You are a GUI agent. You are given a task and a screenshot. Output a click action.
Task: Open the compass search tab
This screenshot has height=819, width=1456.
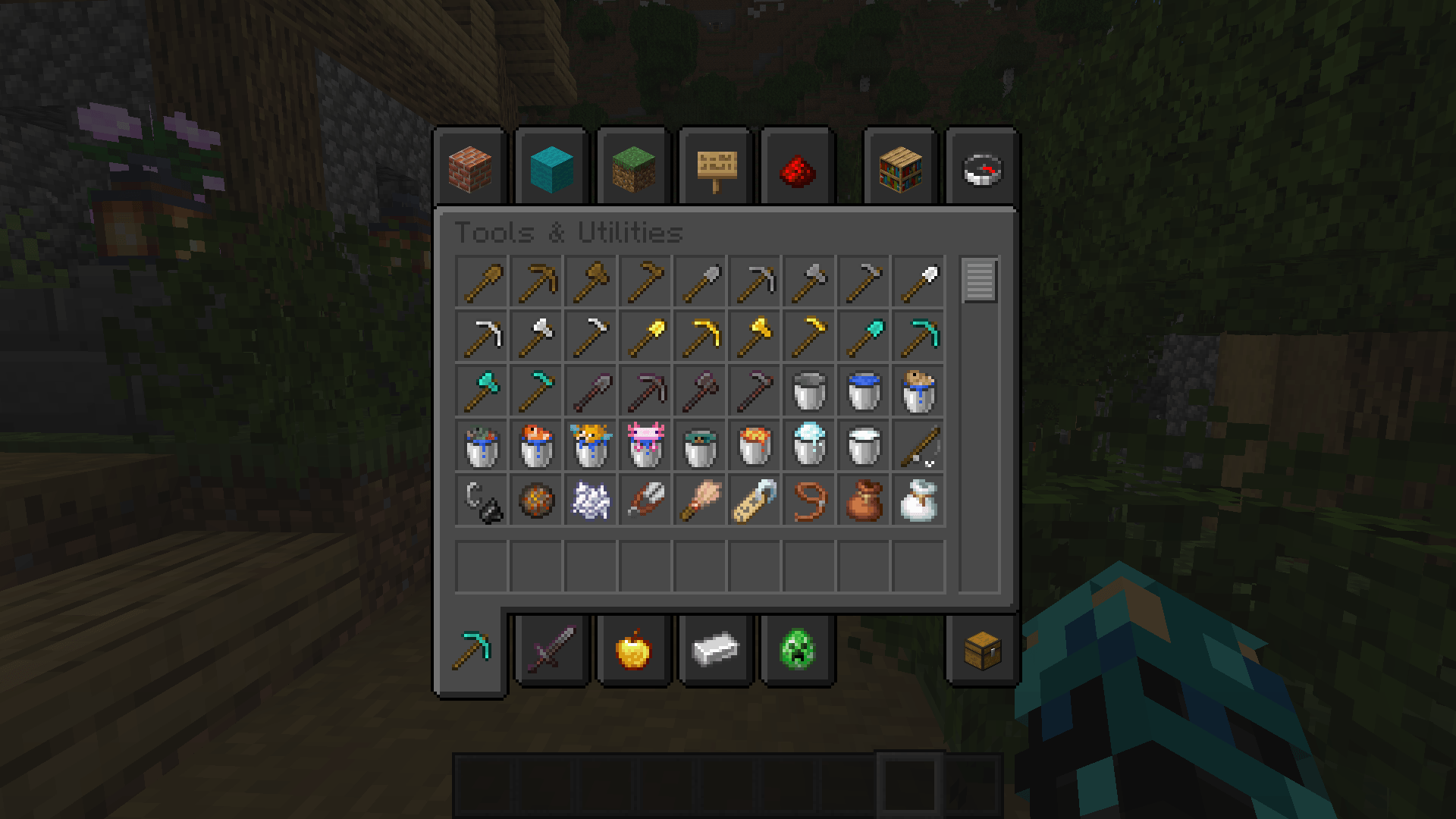point(982,168)
